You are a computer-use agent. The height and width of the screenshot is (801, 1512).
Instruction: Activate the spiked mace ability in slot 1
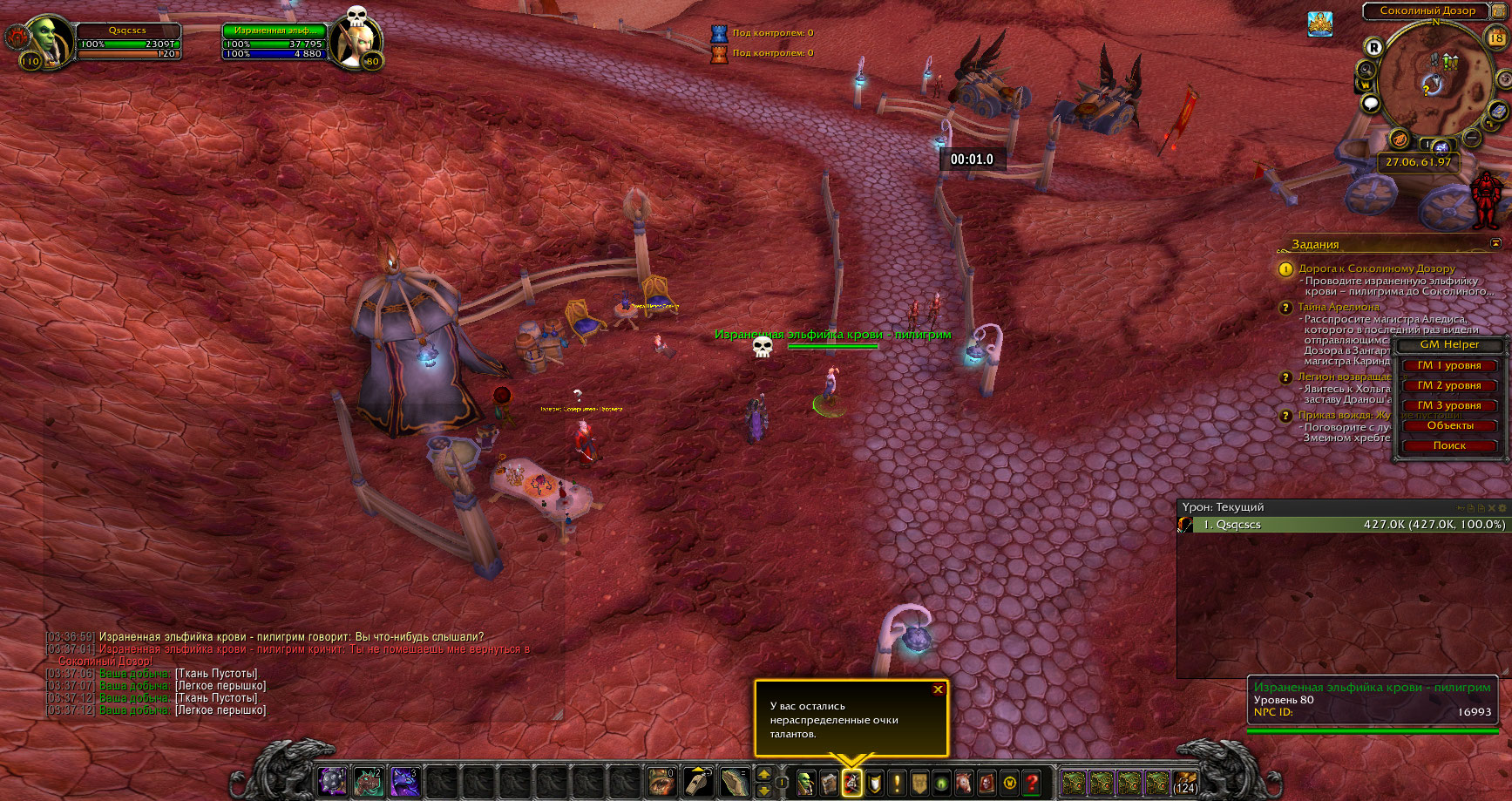332,782
